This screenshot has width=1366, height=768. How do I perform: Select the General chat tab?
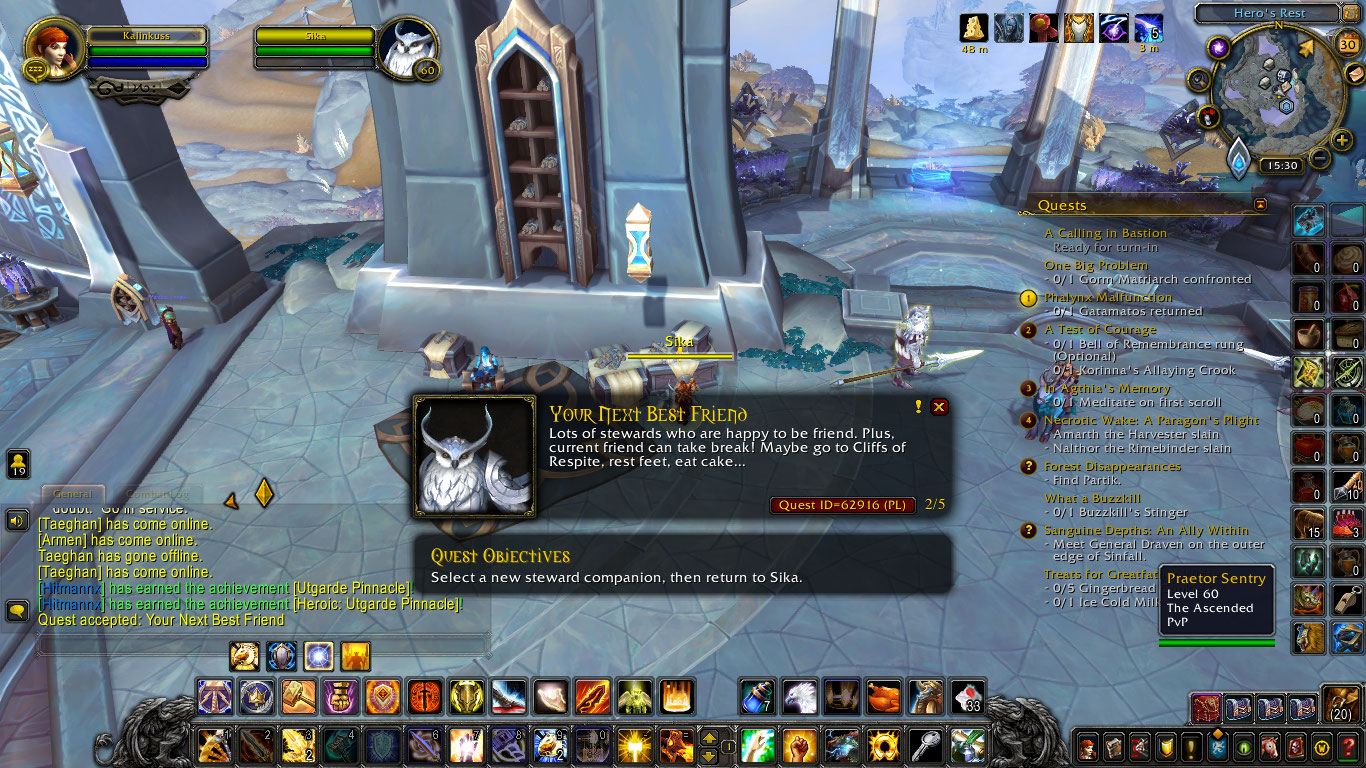point(72,493)
